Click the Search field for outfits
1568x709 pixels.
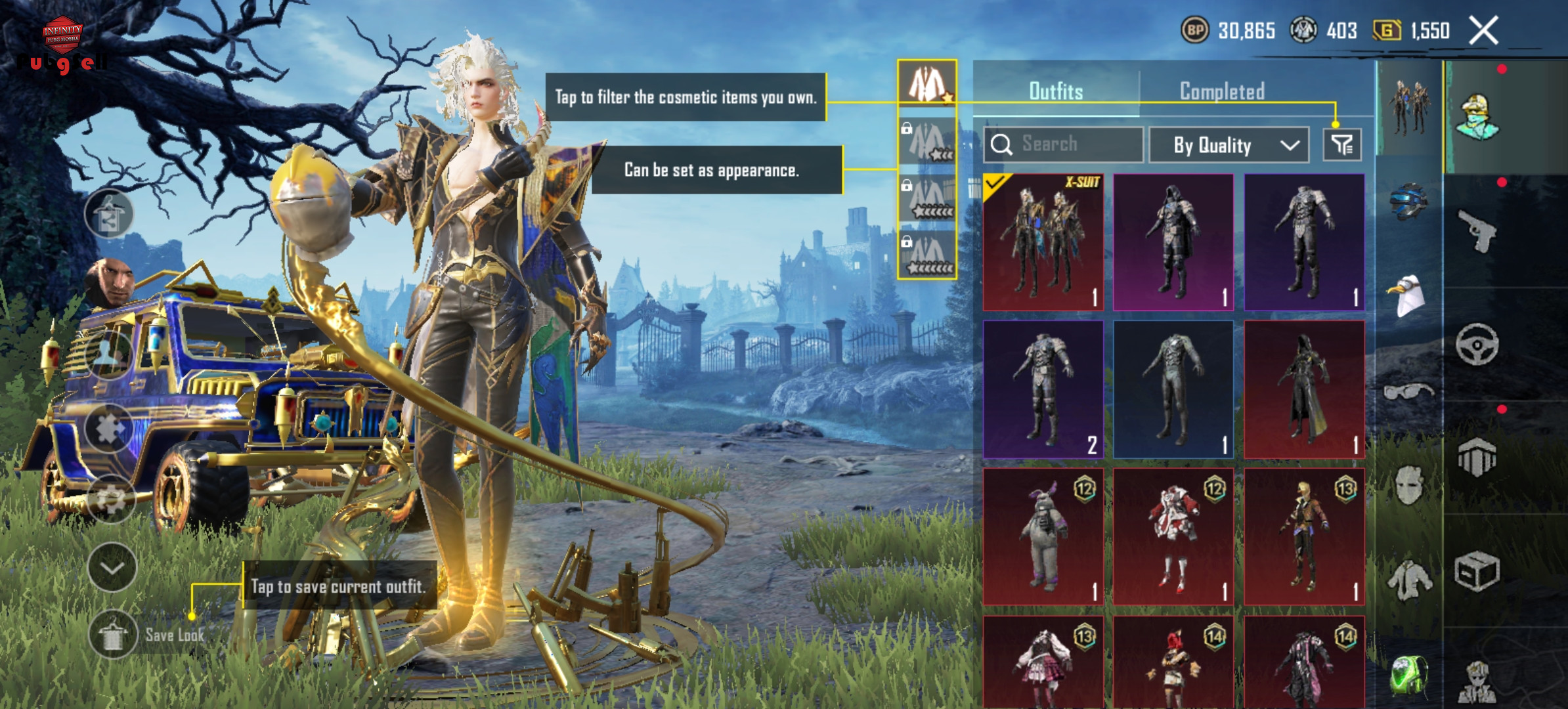tap(1064, 144)
